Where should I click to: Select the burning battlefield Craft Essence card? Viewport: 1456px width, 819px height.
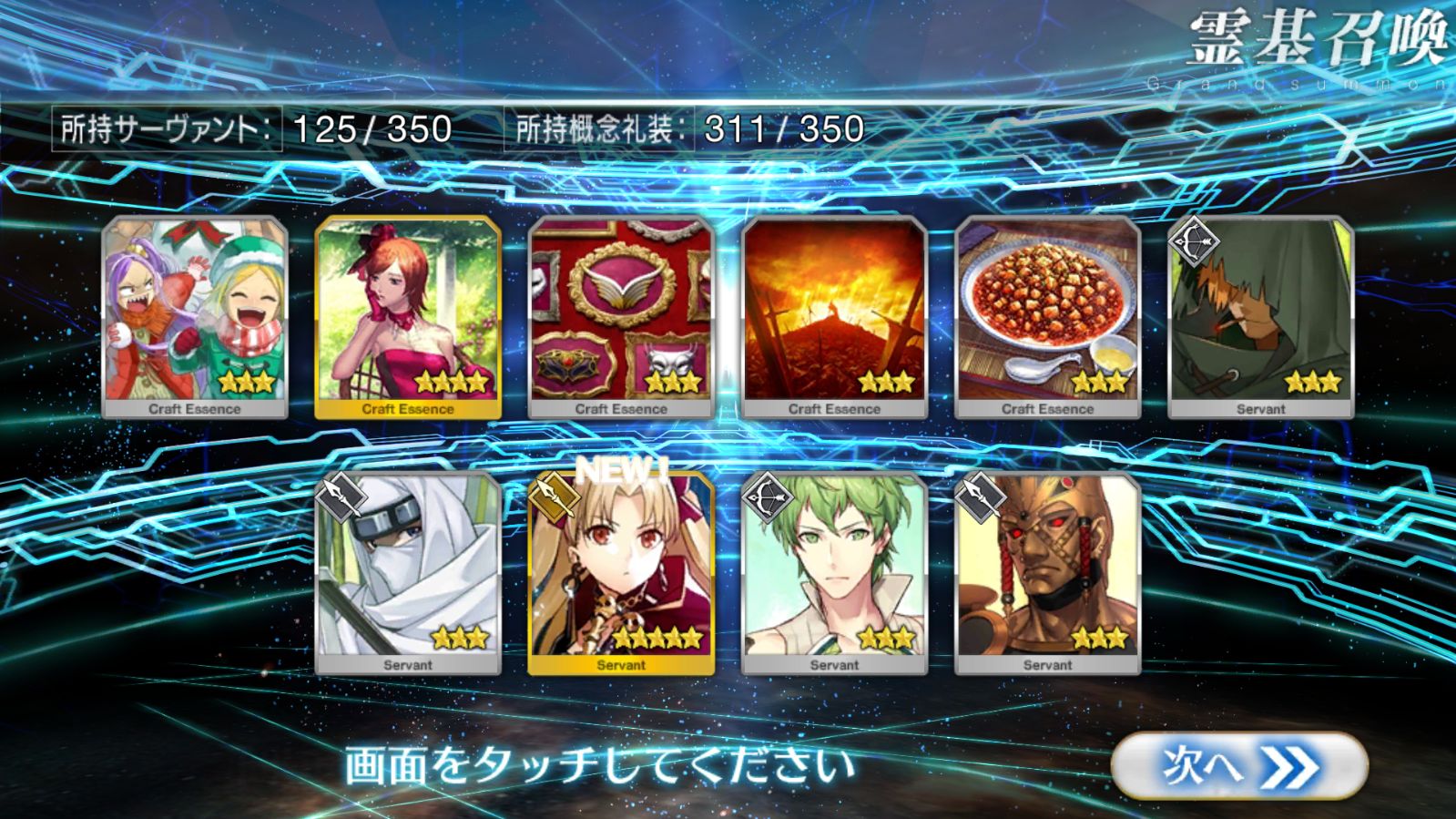pos(834,317)
